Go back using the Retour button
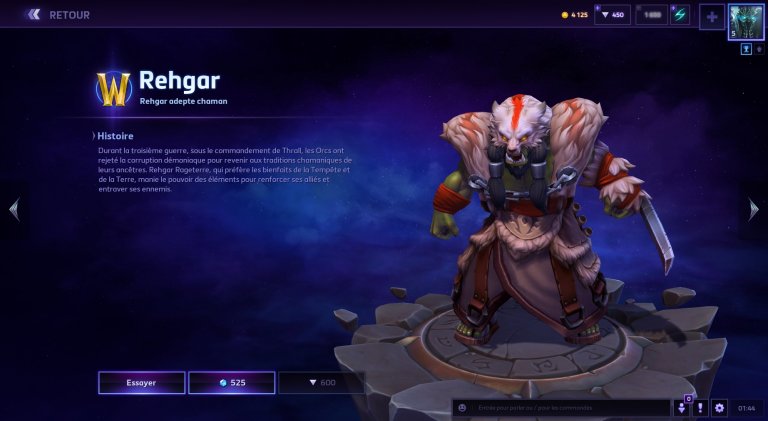This screenshot has height=421, width=768. (58, 15)
